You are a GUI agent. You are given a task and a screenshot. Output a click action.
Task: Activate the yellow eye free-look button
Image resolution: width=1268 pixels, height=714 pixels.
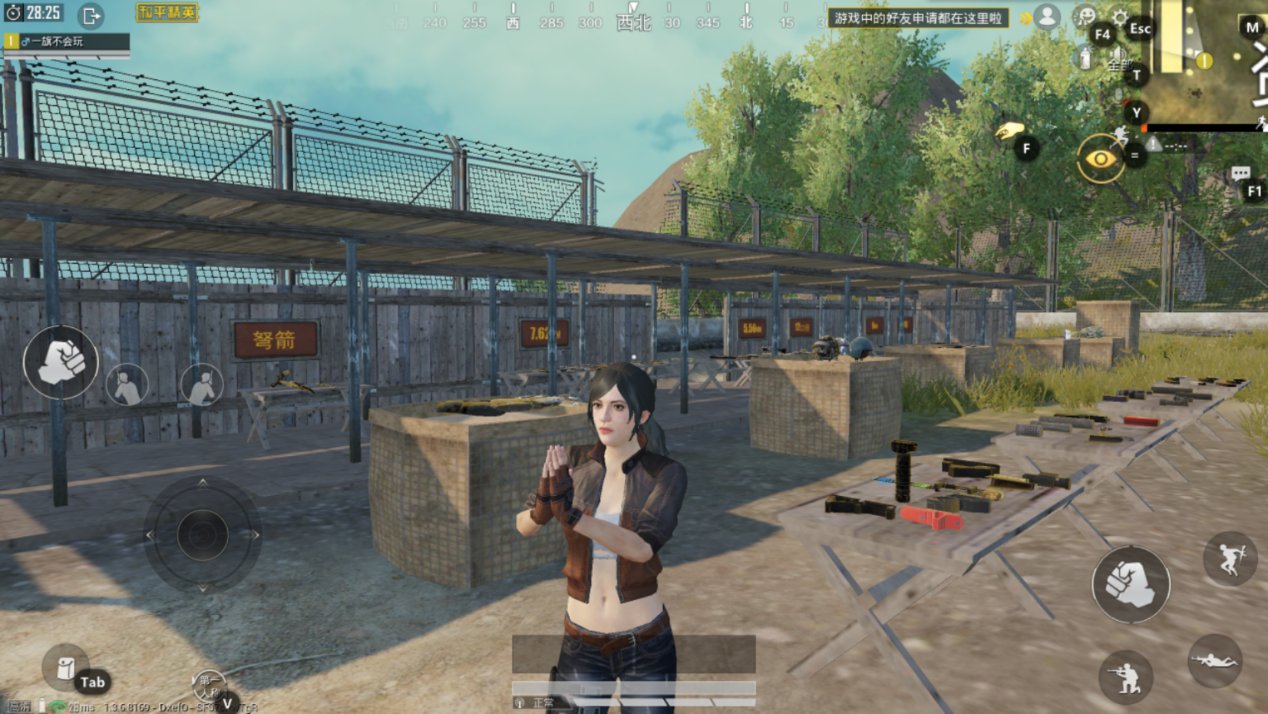(x=1100, y=158)
